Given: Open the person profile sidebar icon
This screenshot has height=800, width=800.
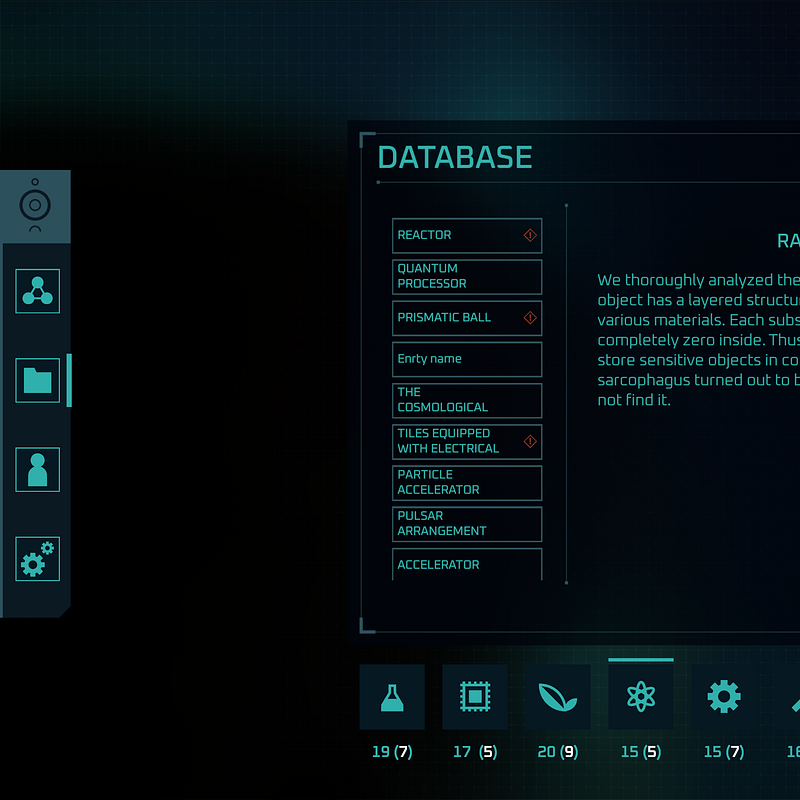Looking at the screenshot, I should pyautogui.click(x=38, y=469).
